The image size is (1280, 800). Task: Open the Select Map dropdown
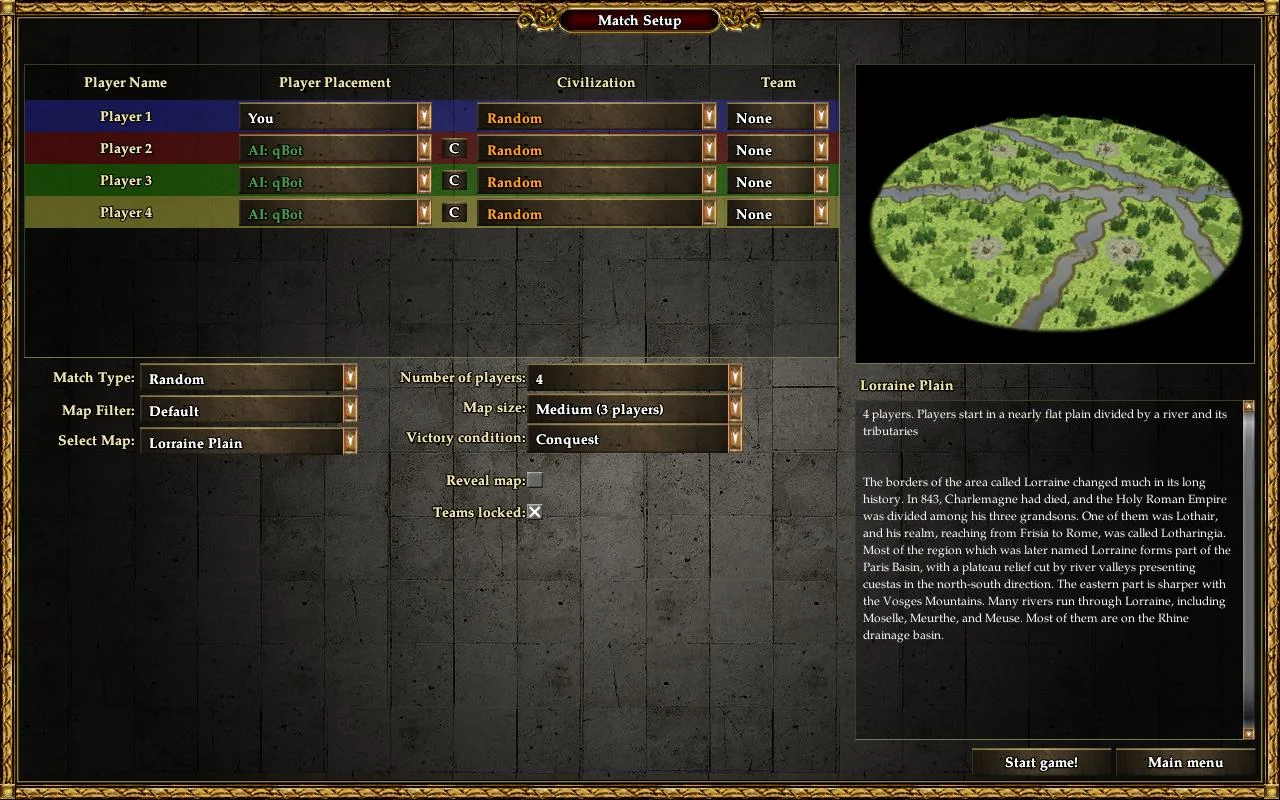pyautogui.click(x=248, y=442)
